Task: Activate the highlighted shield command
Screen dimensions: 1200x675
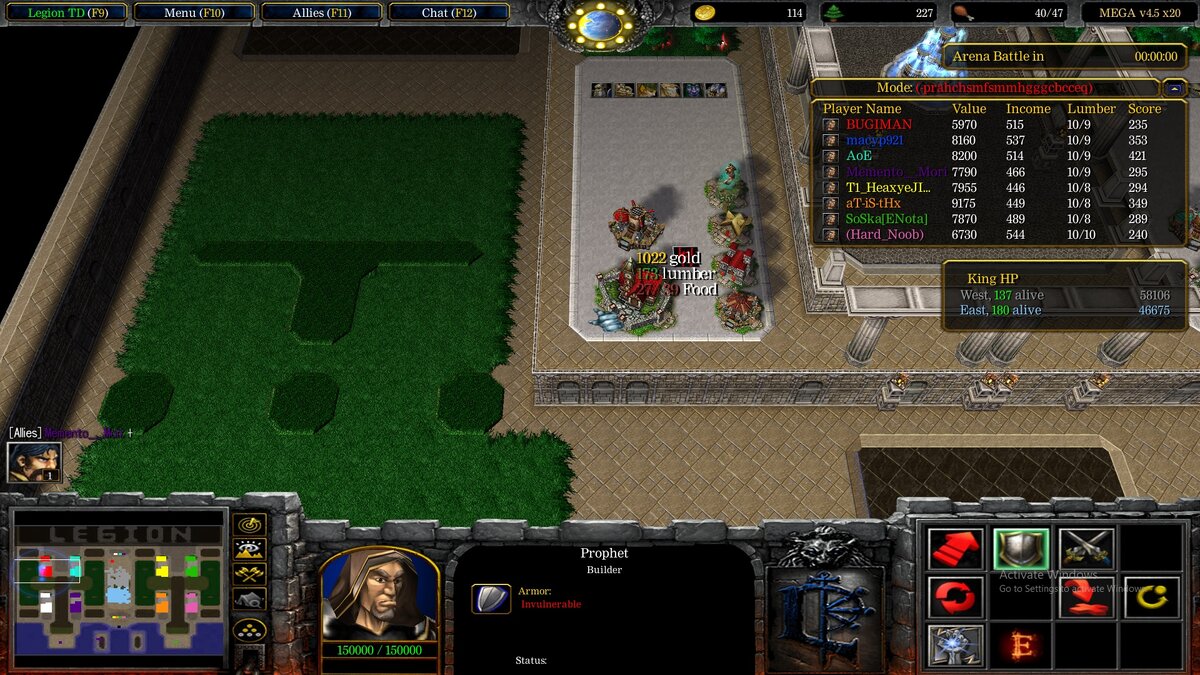Action: click(x=1021, y=549)
